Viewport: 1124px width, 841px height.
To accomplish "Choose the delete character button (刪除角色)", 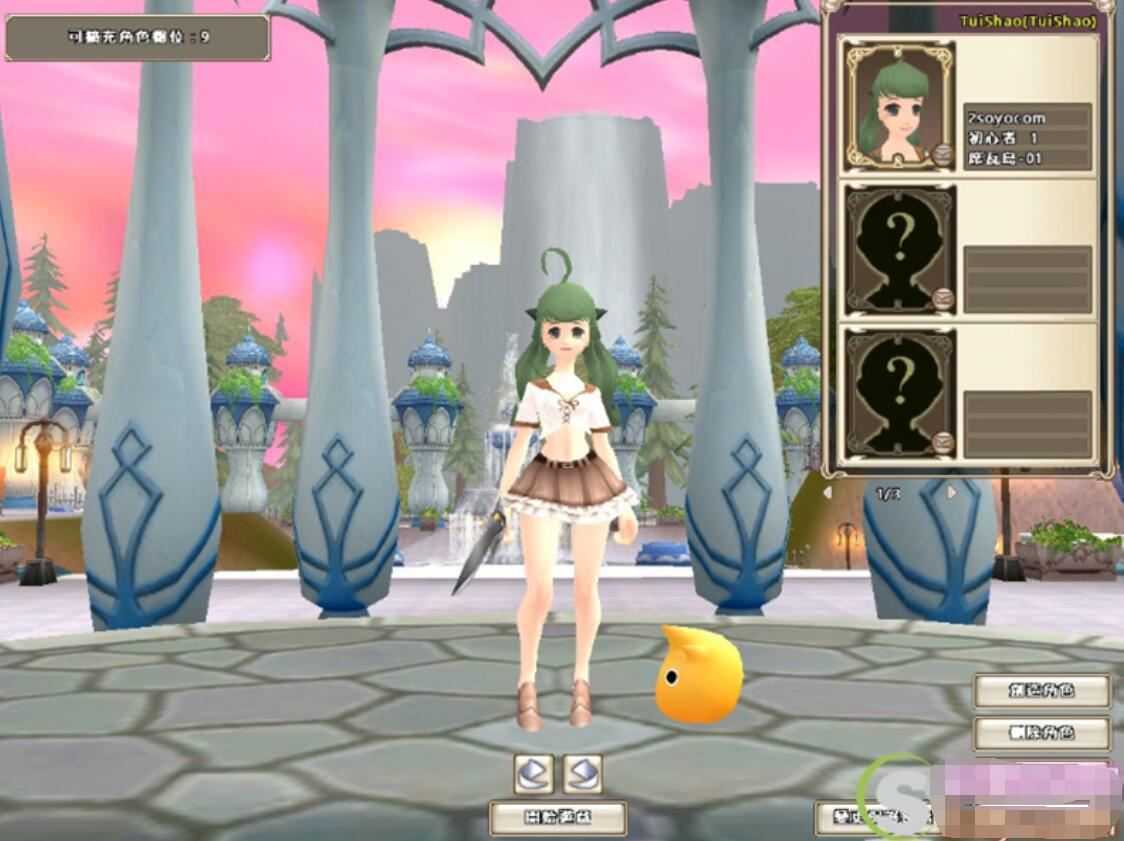I will click(x=1042, y=732).
